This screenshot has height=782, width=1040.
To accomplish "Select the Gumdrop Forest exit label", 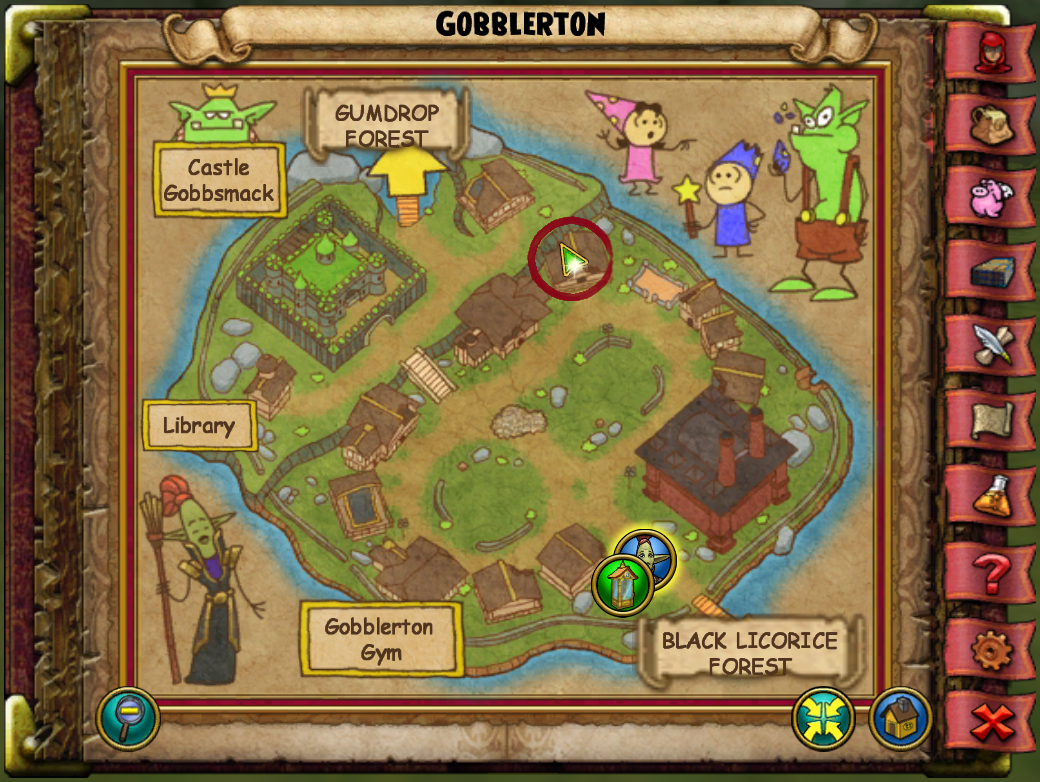I will tap(386, 125).
